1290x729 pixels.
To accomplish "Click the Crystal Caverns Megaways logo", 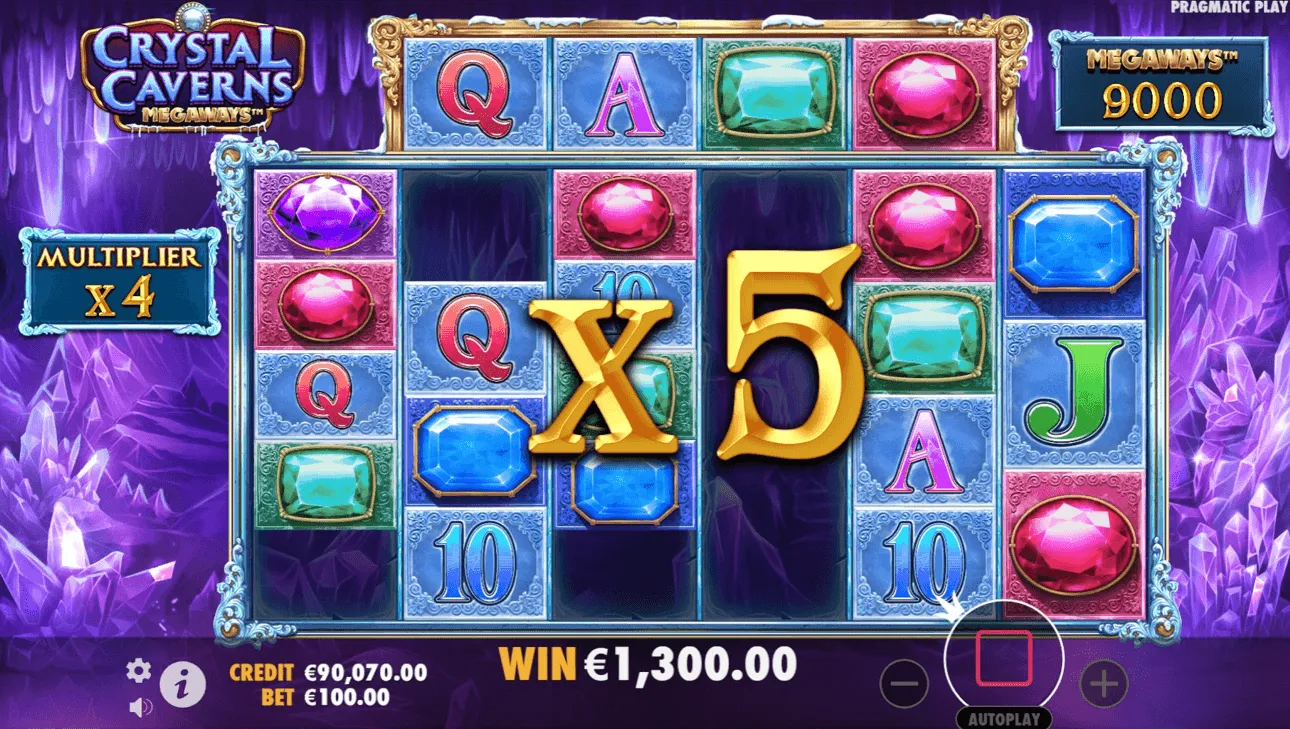I will tap(195, 70).
